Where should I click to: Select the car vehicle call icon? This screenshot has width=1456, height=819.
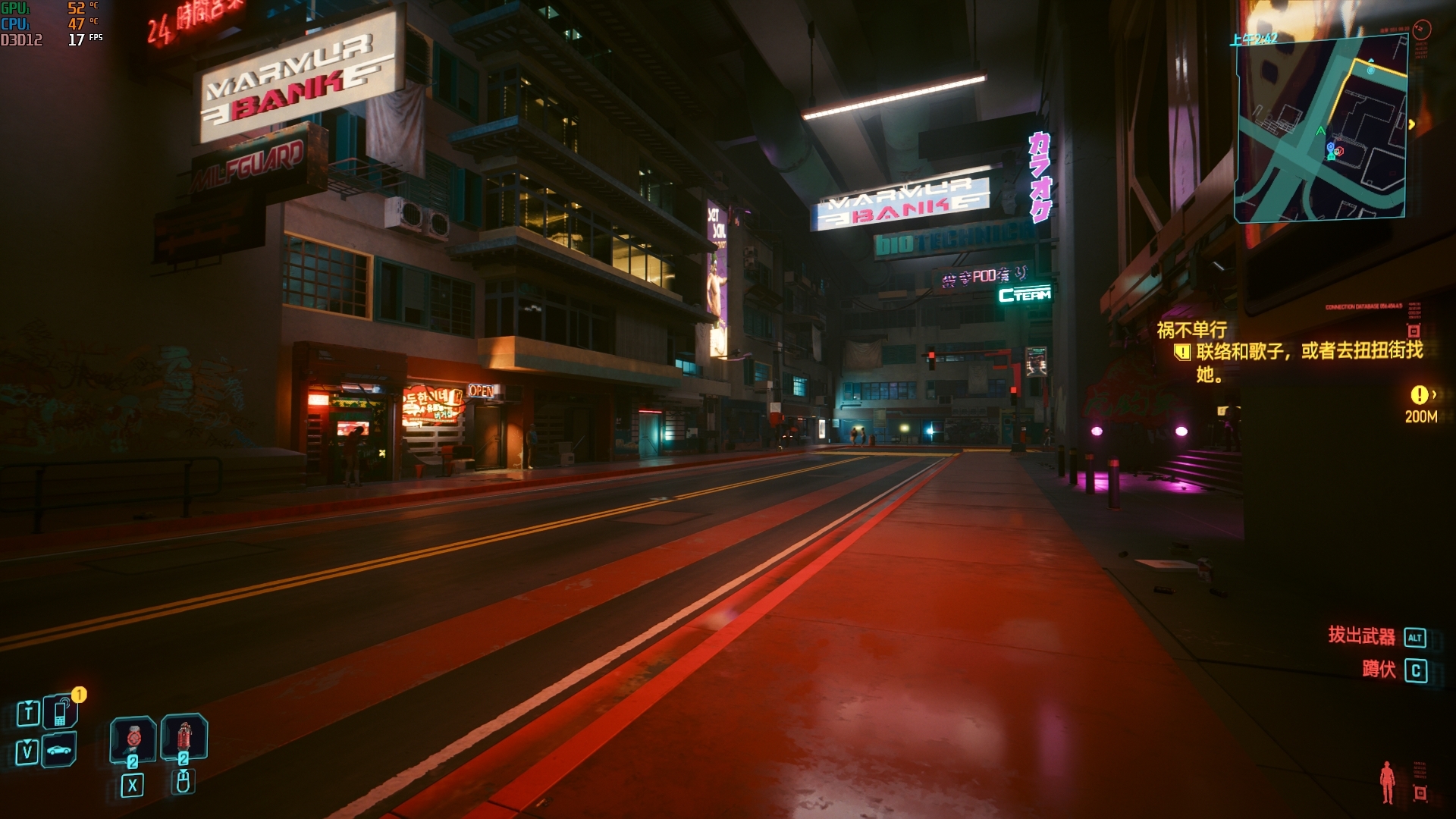pyautogui.click(x=59, y=750)
